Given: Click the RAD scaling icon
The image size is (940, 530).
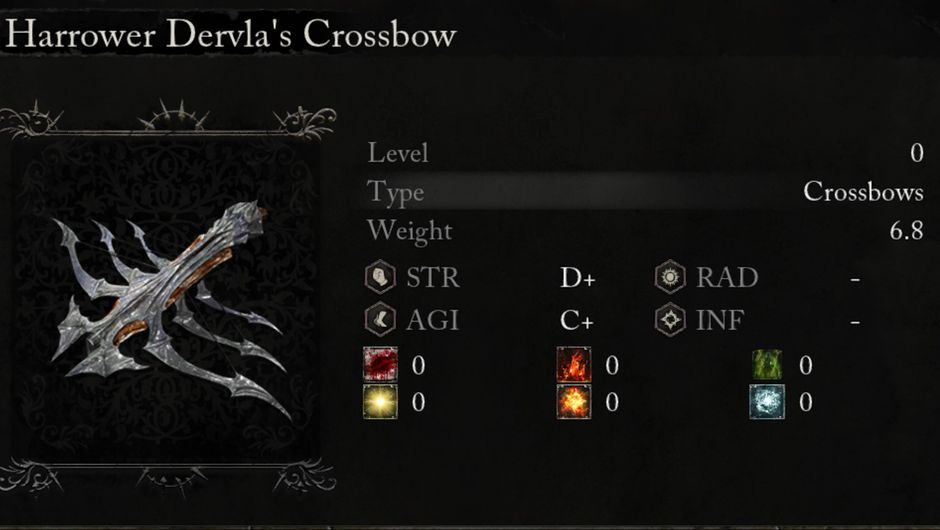Looking at the screenshot, I should 671,278.
